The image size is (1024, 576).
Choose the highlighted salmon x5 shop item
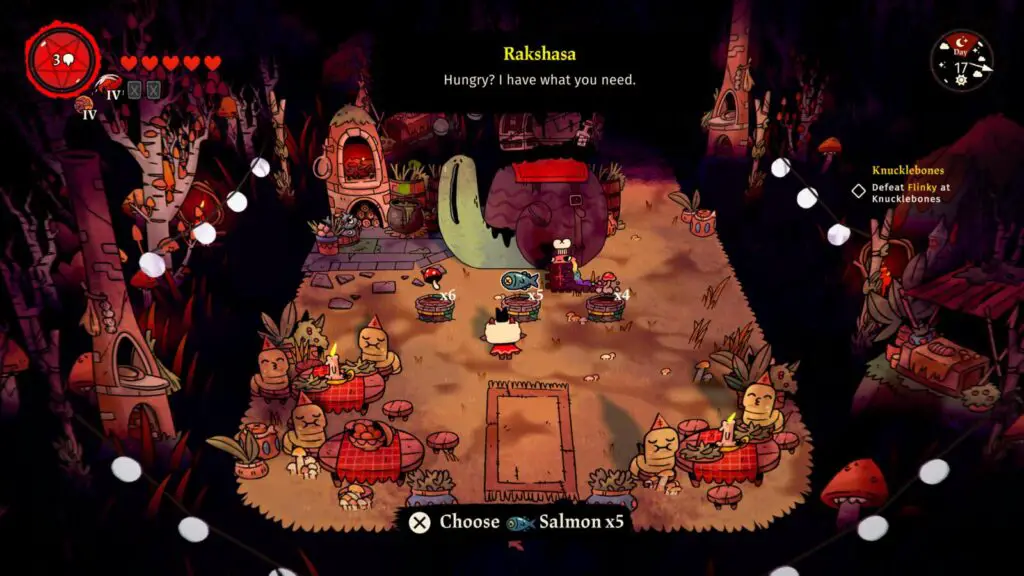[520, 281]
